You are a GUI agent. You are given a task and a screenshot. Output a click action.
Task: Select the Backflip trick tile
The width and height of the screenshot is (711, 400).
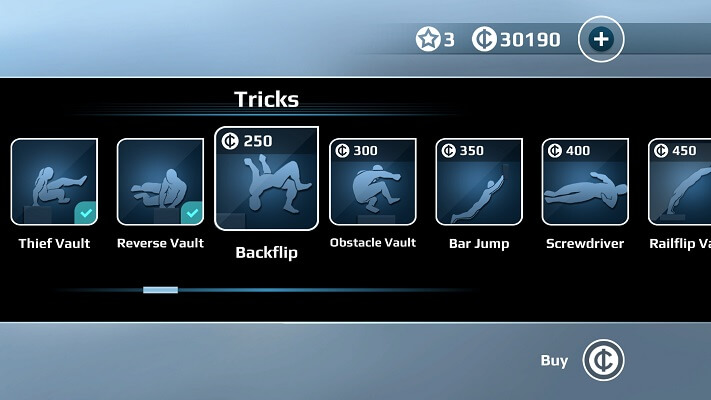tap(266, 179)
